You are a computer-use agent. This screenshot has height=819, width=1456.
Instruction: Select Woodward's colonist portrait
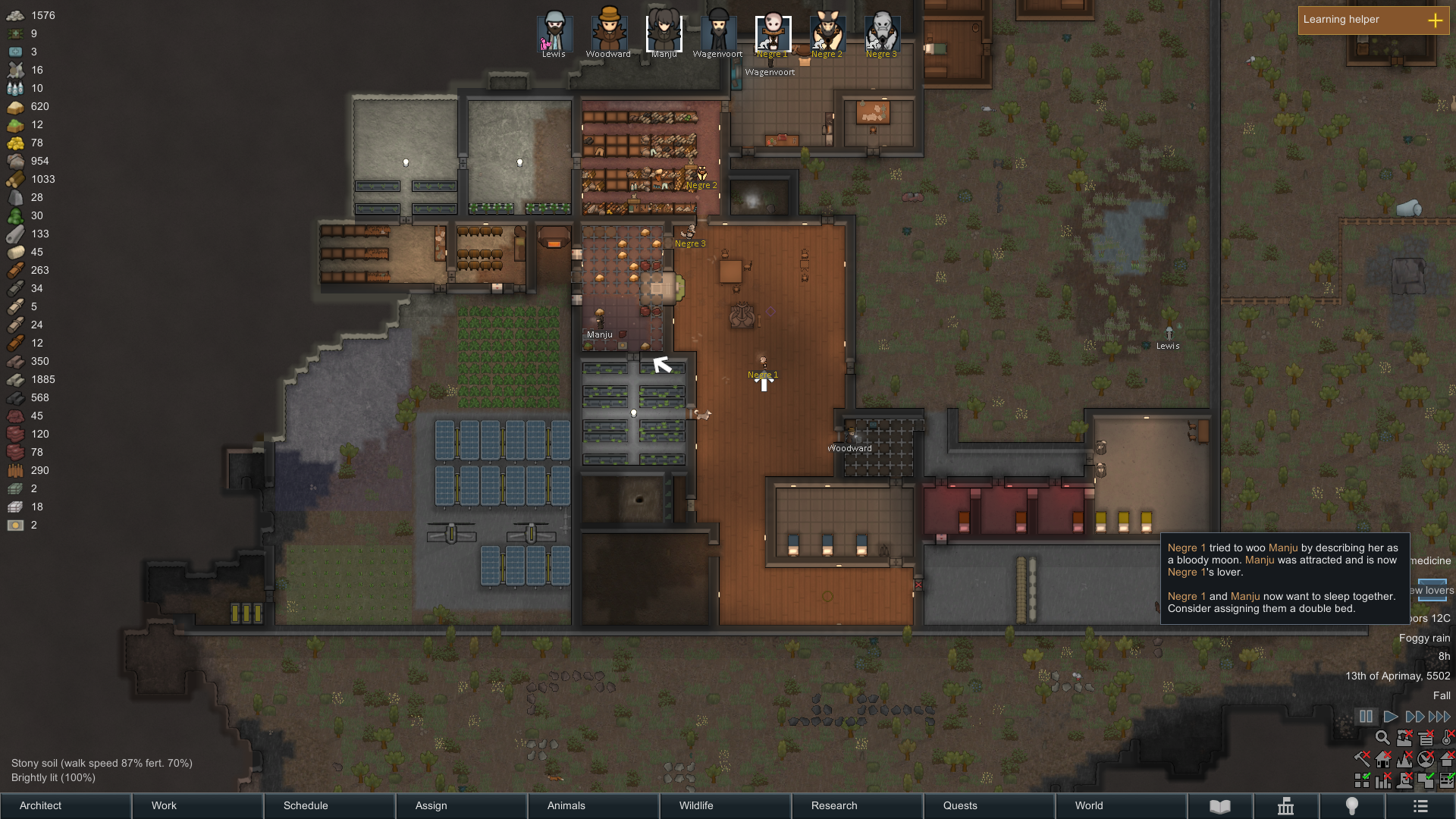pos(609,31)
